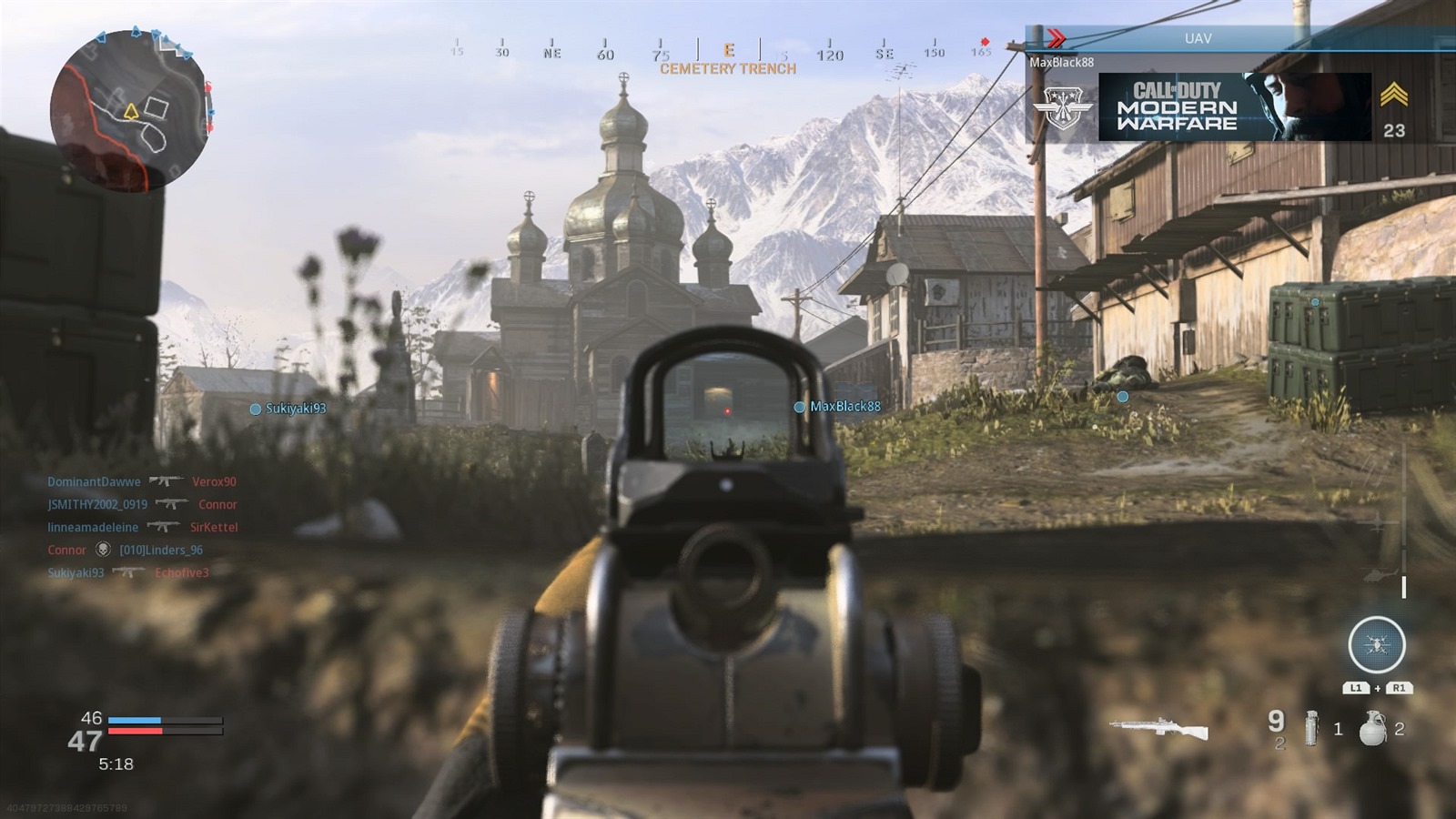The height and width of the screenshot is (819, 1456).
Task: Select the frag grenade icon
Action: 1371,729
